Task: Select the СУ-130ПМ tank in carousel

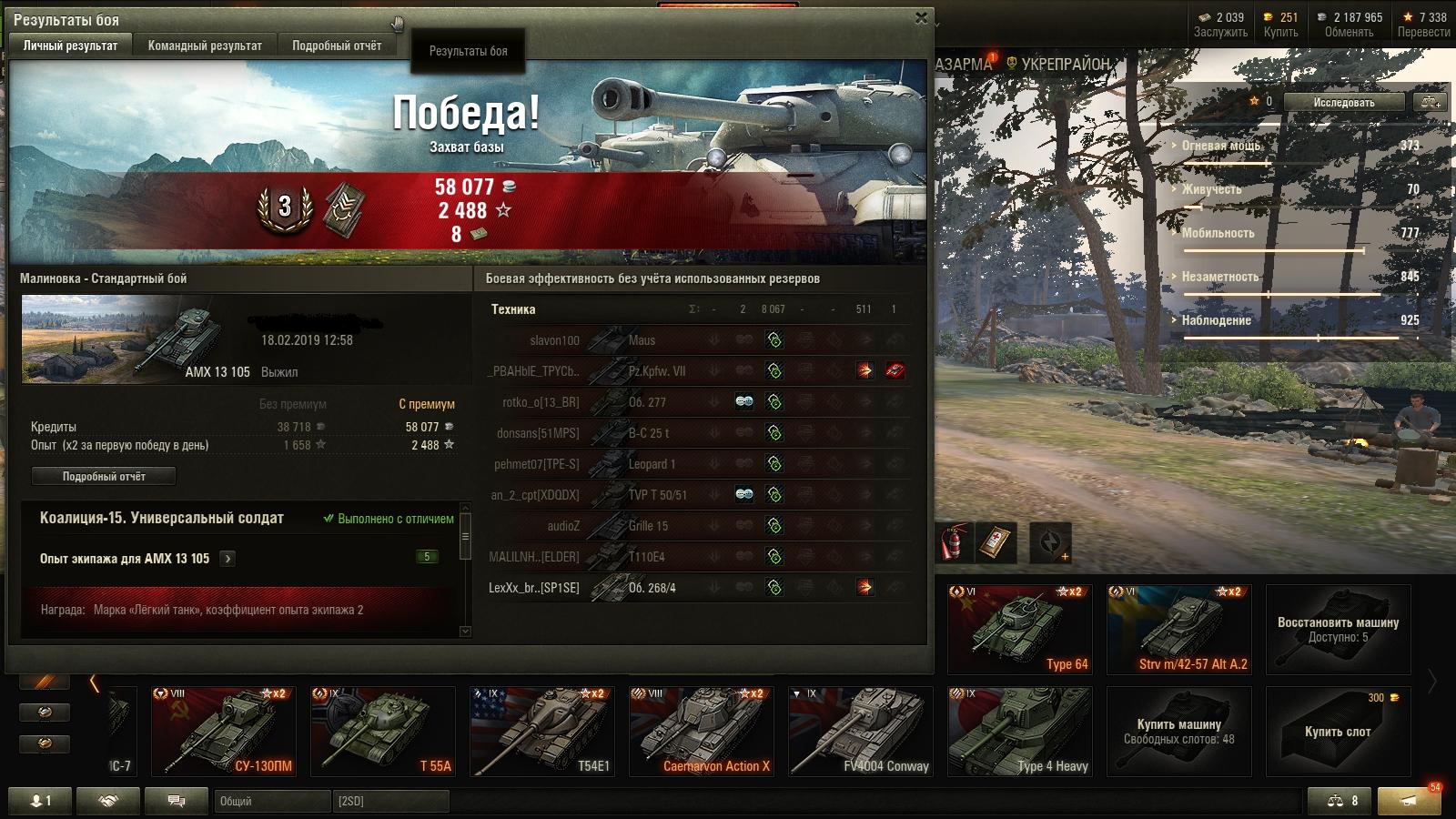Action: tap(224, 731)
